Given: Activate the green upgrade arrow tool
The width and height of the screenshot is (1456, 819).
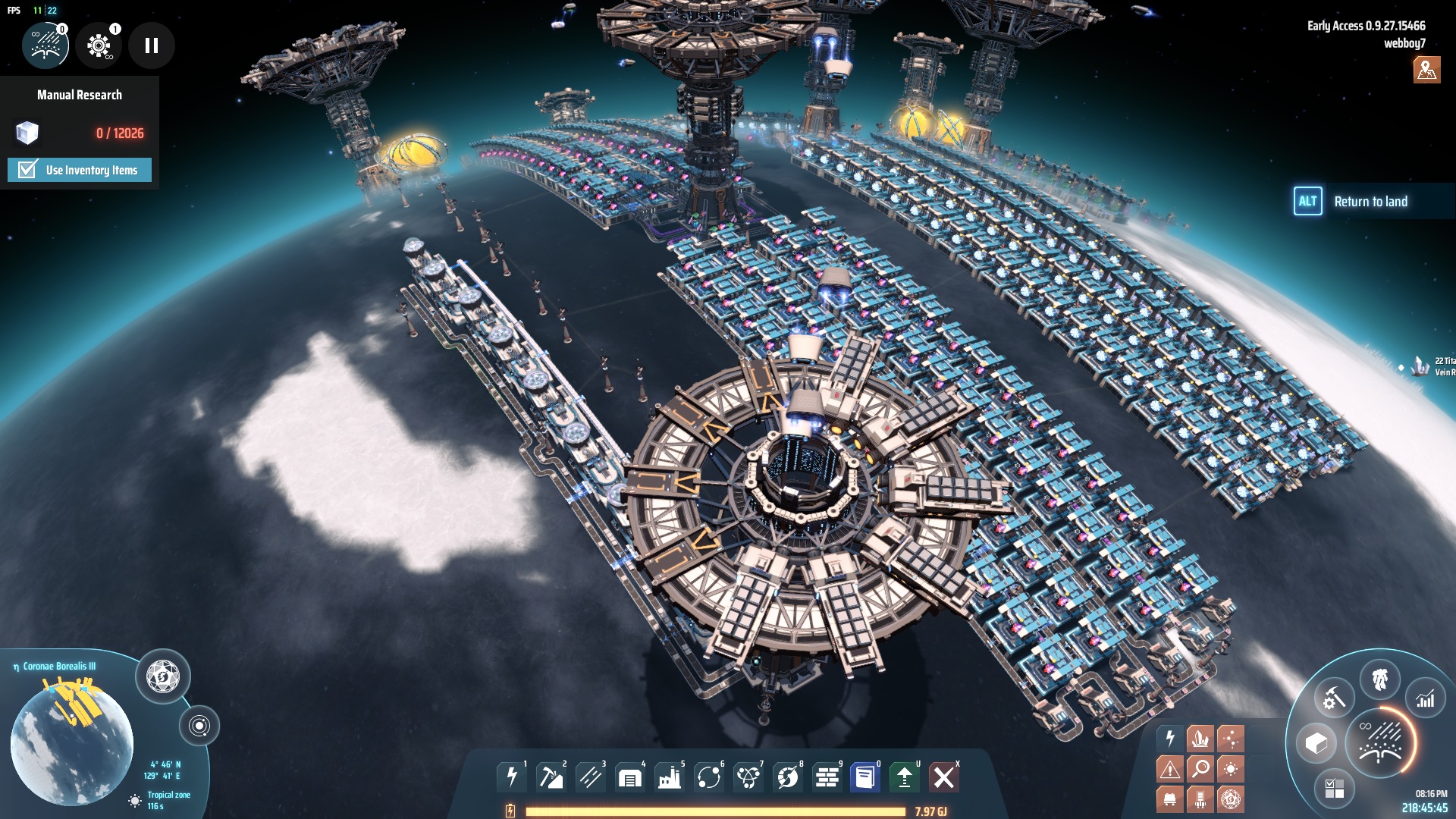Looking at the screenshot, I should pyautogui.click(x=905, y=777).
